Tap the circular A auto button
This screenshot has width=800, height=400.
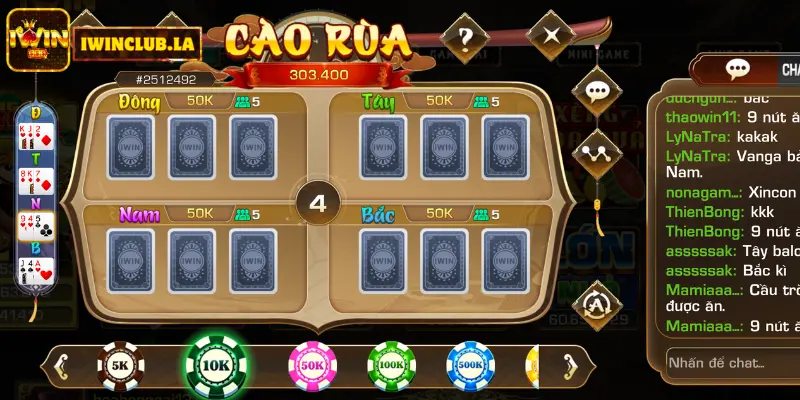(597, 299)
